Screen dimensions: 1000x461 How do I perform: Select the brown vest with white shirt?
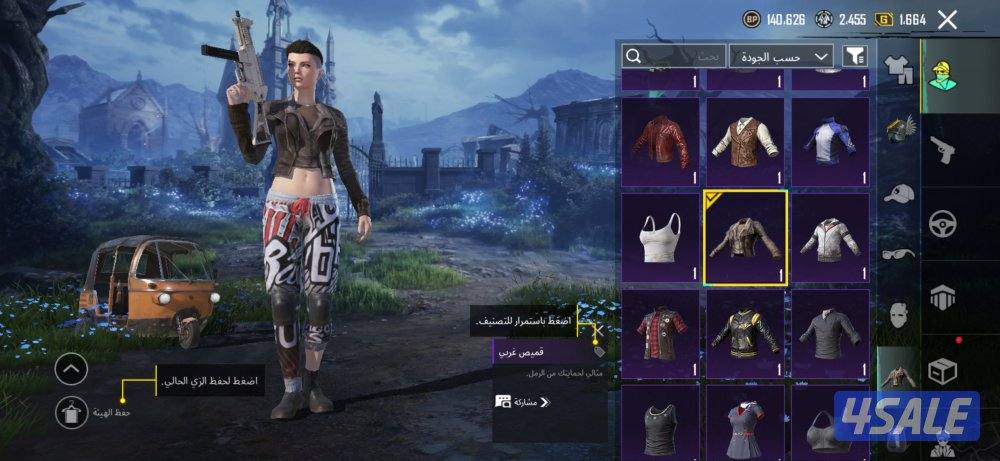point(746,141)
